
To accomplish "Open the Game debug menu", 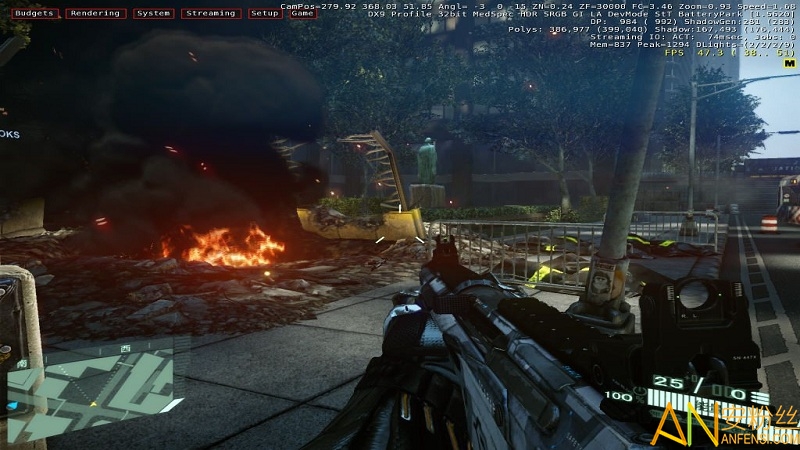I will tap(302, 14).
